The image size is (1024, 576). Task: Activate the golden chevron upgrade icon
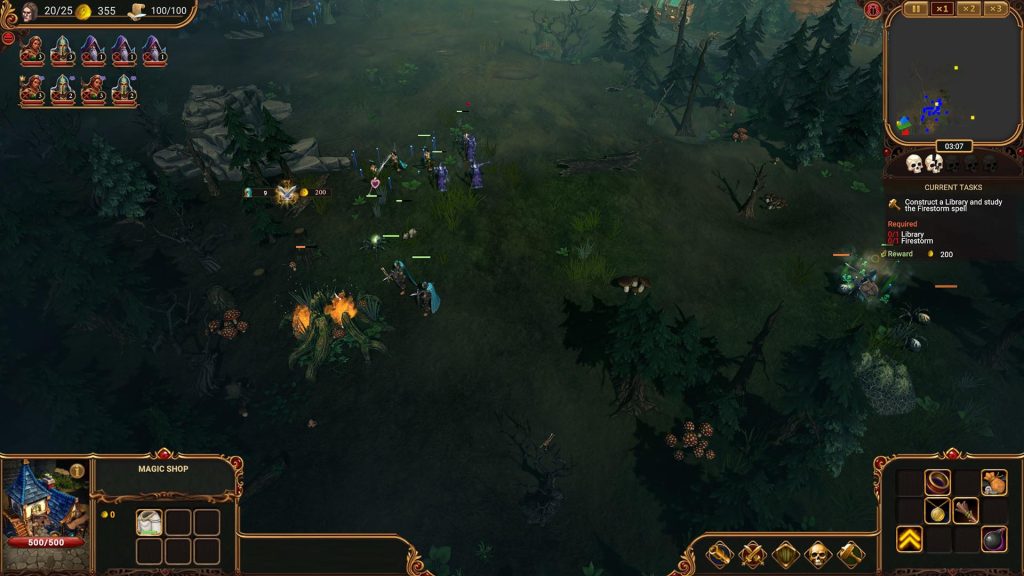(909, 539)
